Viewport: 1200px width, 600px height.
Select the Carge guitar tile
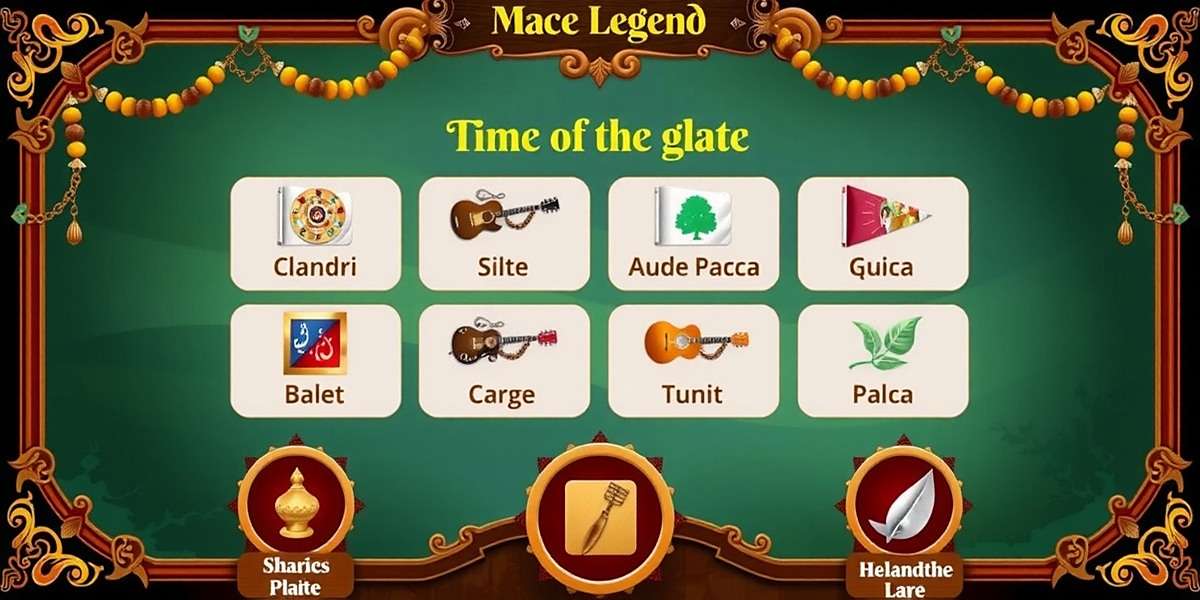(504, 360)
